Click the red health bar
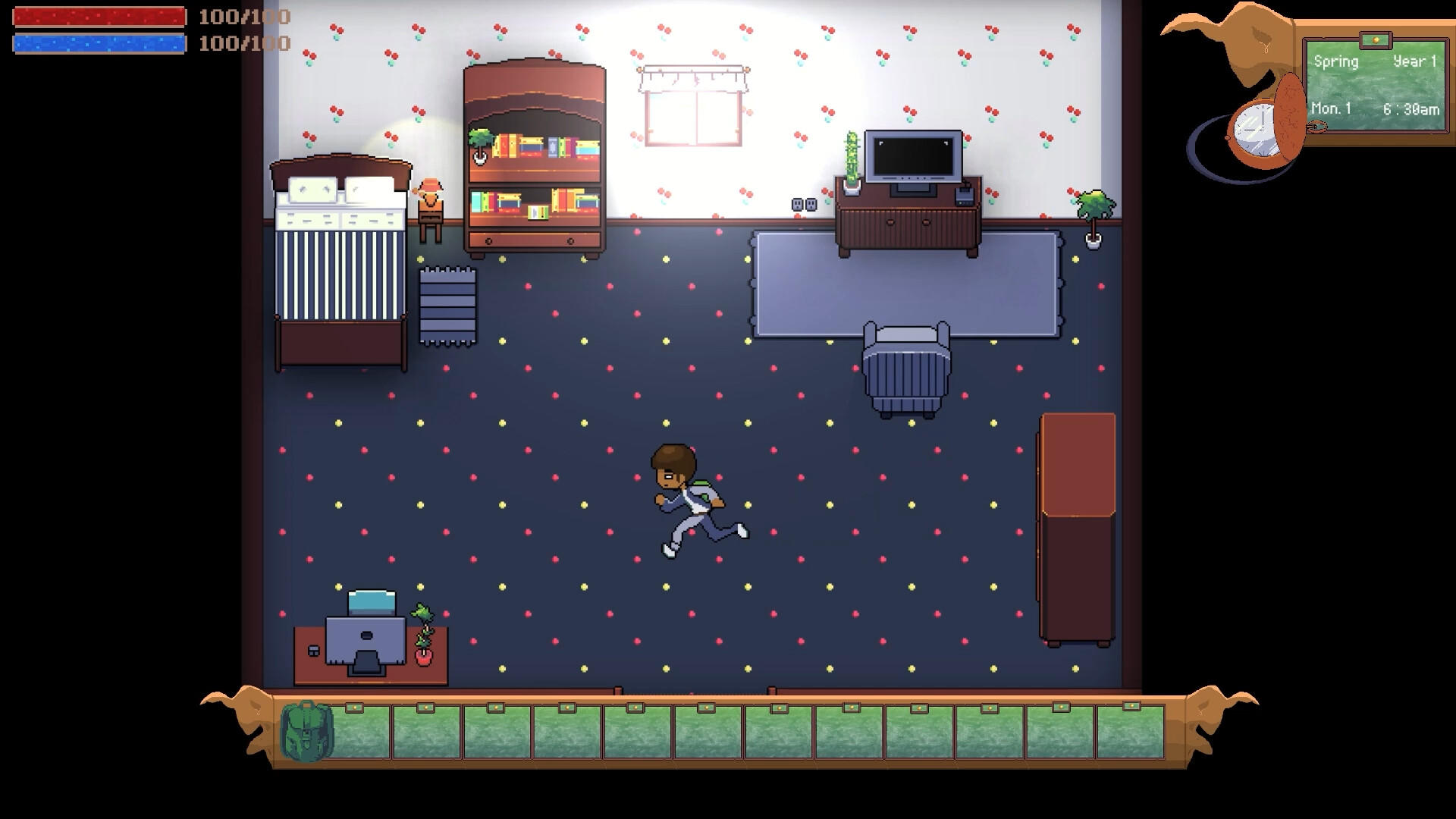Screen dimensions: 1456x819 pos(99,17)
